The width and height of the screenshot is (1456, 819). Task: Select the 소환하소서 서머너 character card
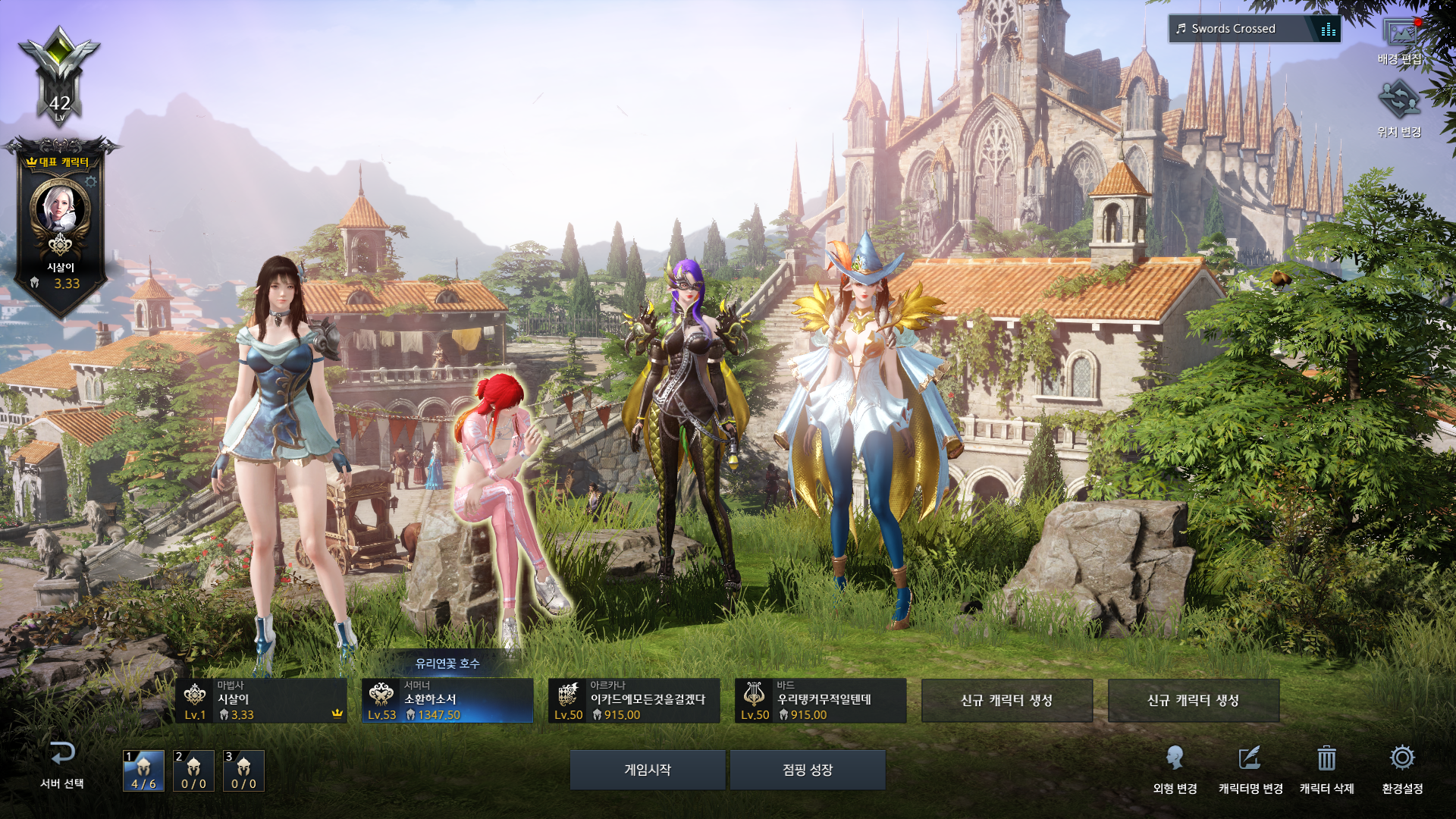coord(447,701)
